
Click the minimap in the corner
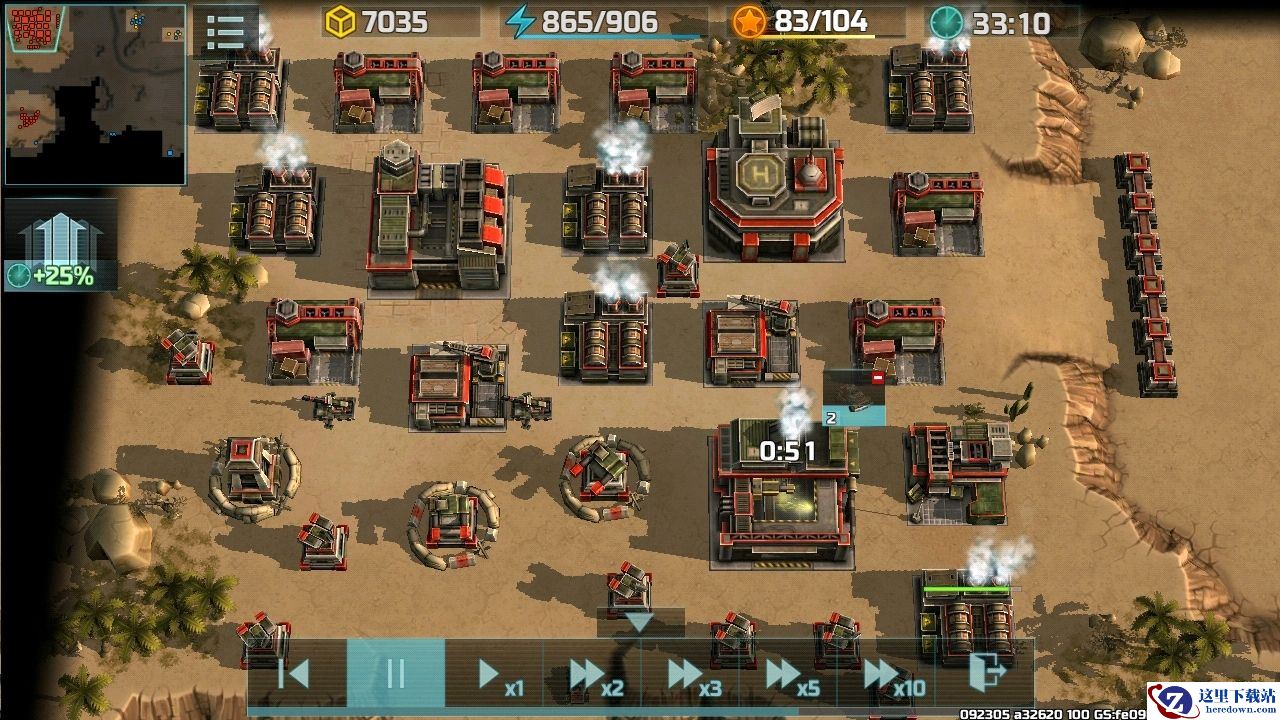(x=95, y=95)
